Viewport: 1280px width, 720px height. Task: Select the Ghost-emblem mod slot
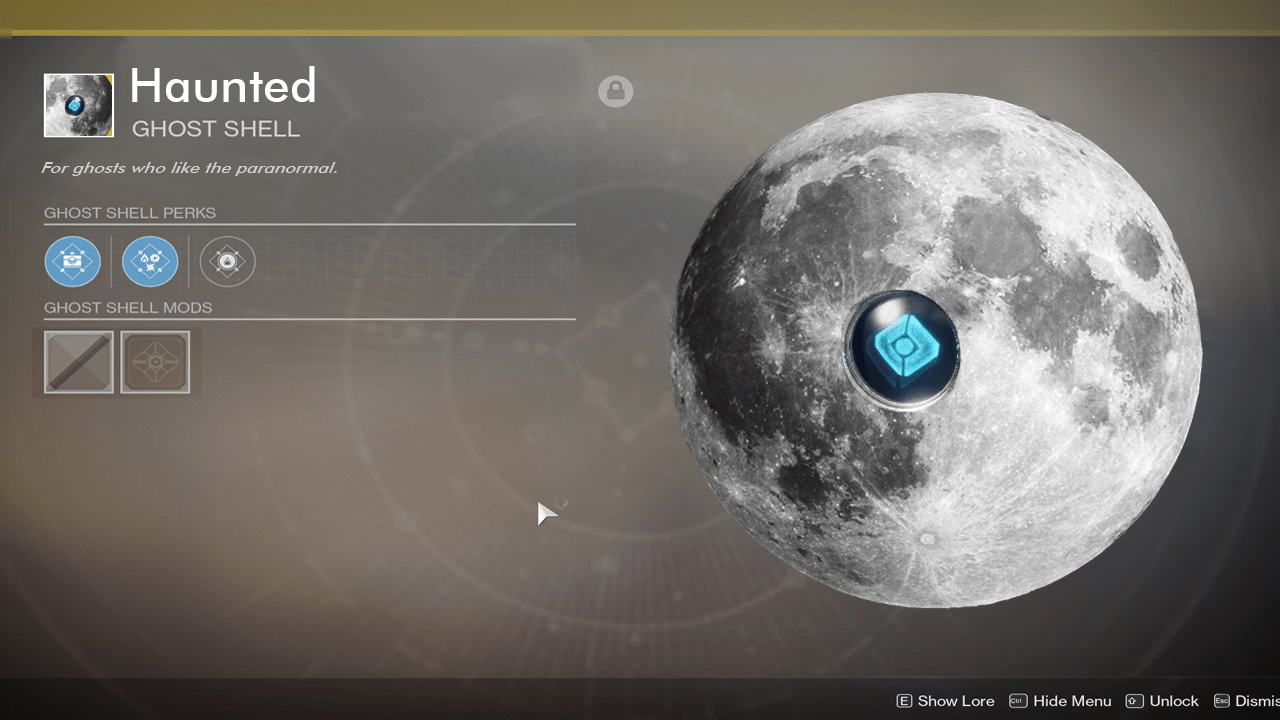[x=156, y=362]
